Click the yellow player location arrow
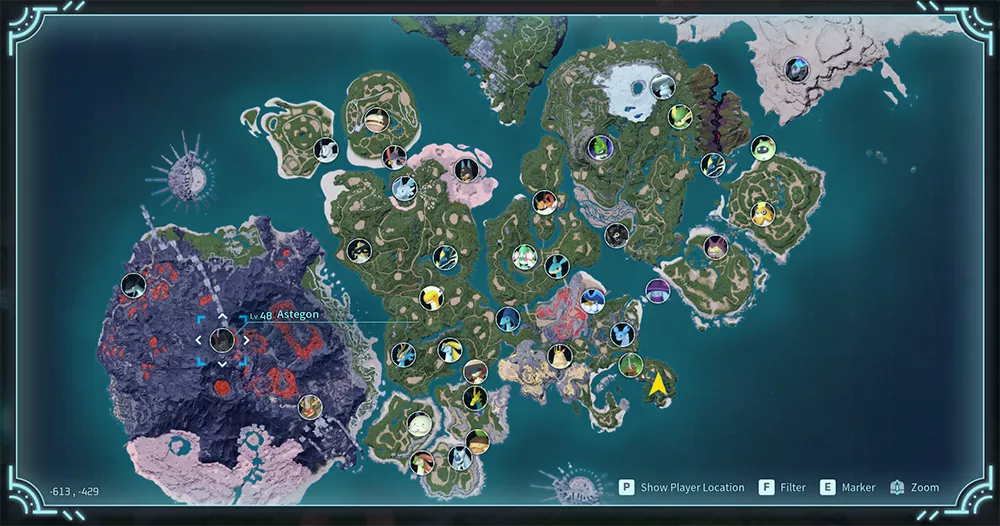Image resolution: width=1000 pixels, height=526 pixels. coord(658,386)
